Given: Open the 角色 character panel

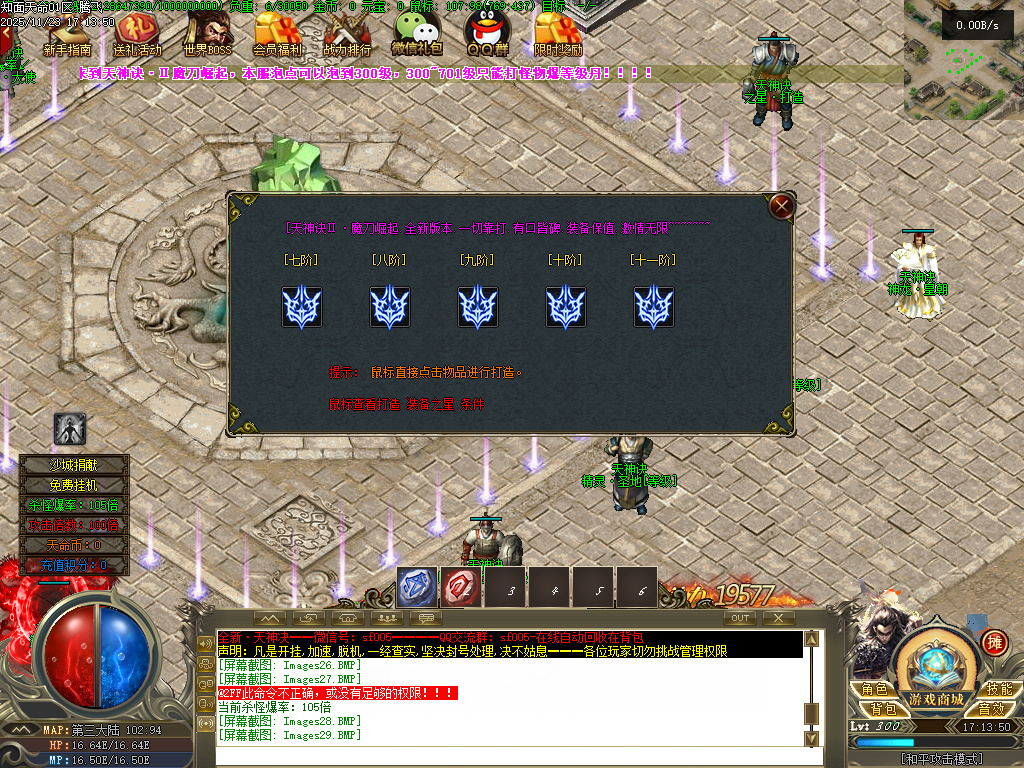Looking at the screenshot, I should [x=874, y=689].
